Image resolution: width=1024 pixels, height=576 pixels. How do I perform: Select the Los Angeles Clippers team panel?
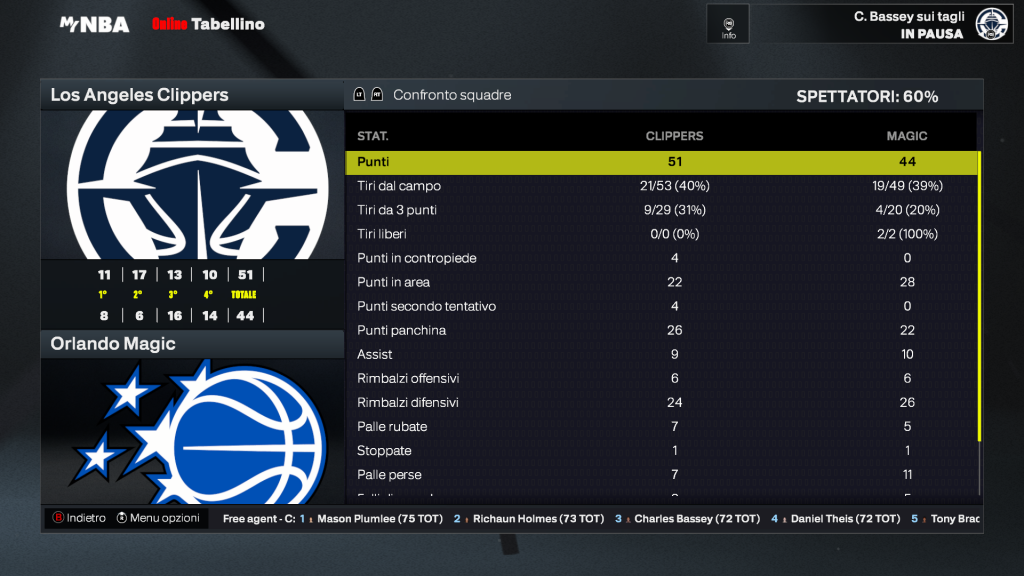(x=192, y=96)
